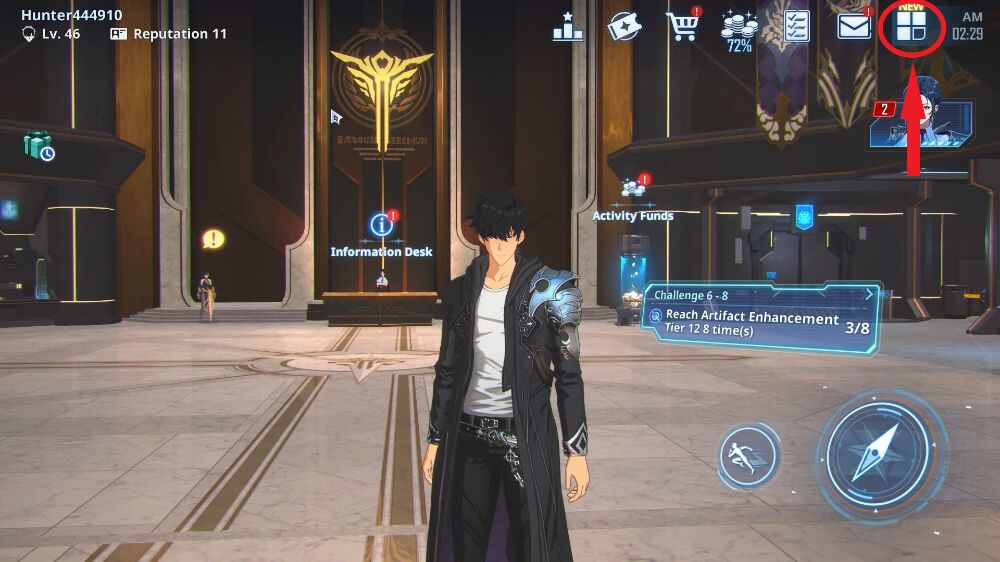The image size is (1000, 562).
Task: Activate the sprint dash button
Action: coord(748,457)
